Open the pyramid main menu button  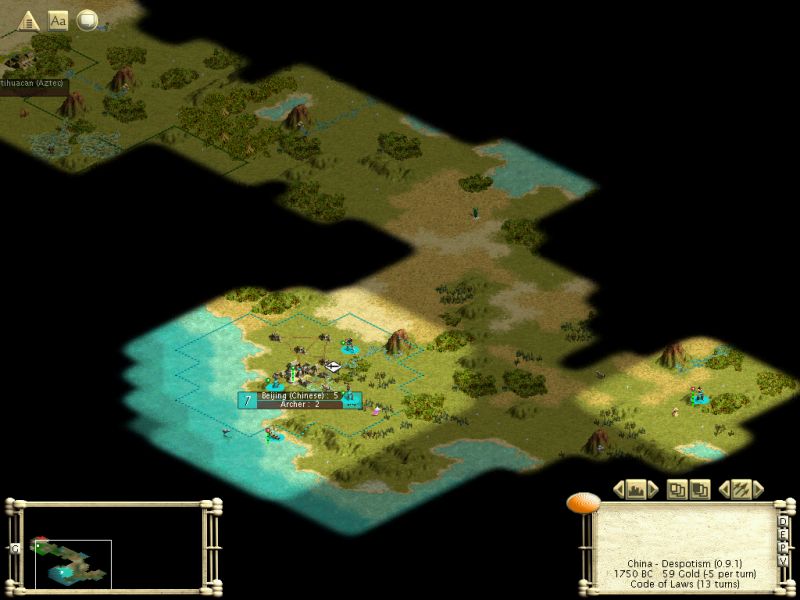[x=28, y=20]
